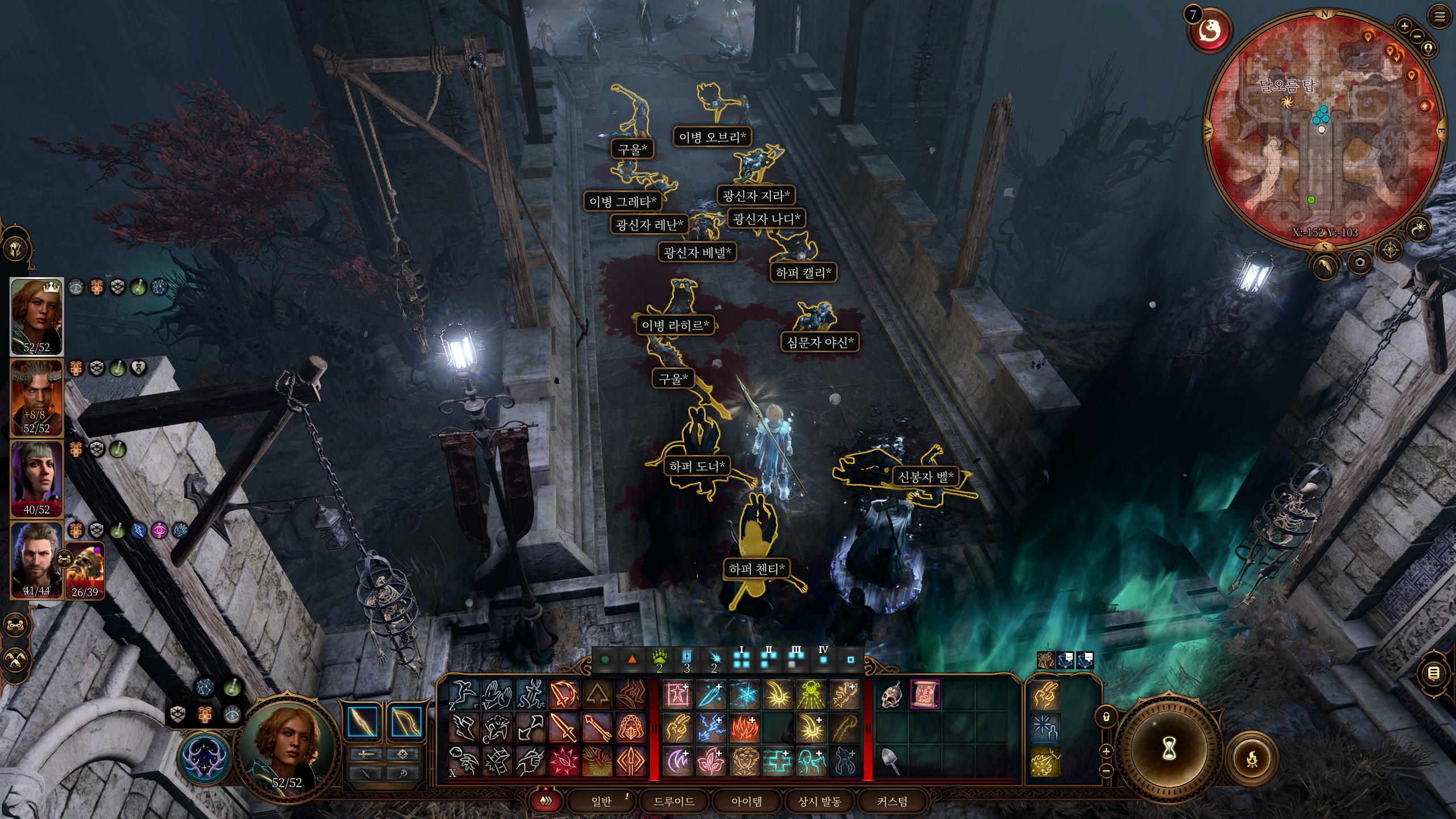This screenshot has width=1456, height=819.
Task: Switch to the 드루이드 hotbar tab
Action: (674, 801)
